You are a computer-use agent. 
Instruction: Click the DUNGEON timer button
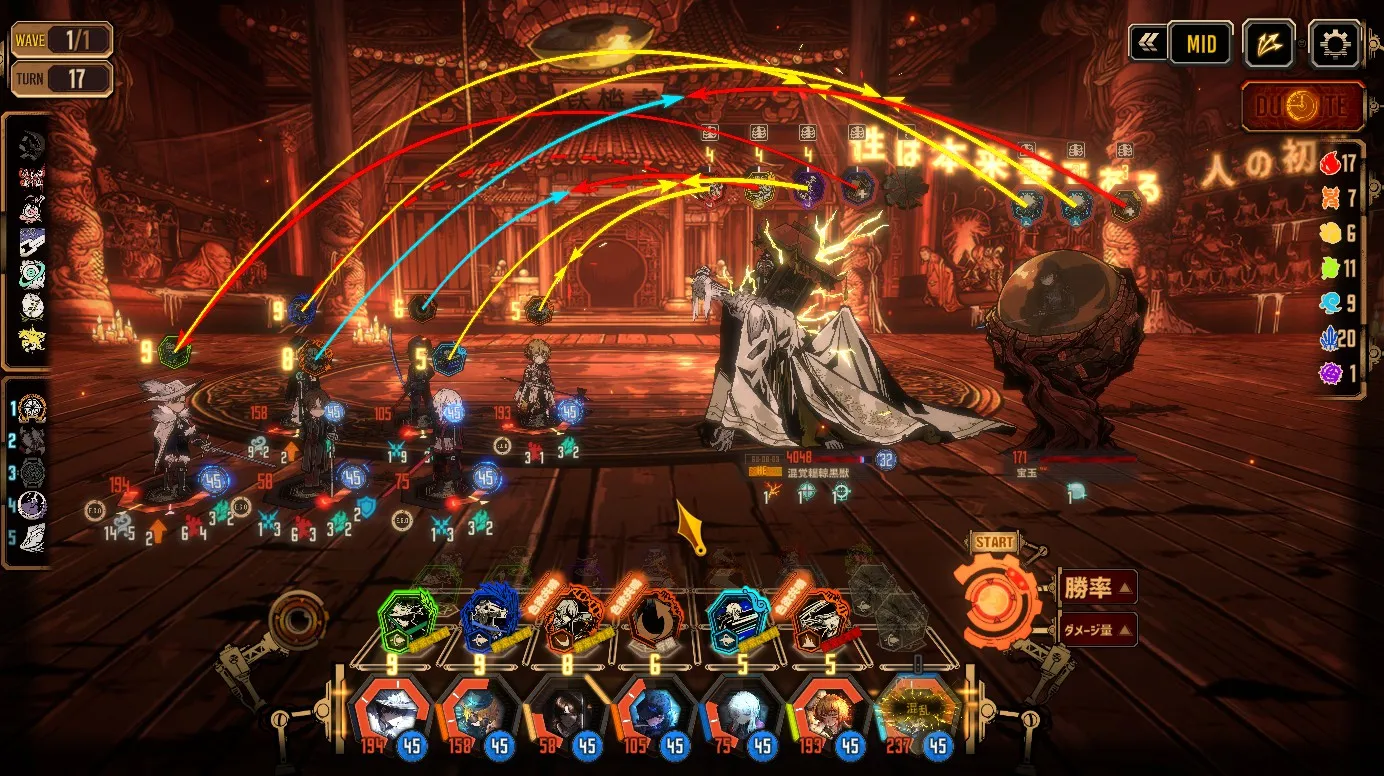pos(1303,106)
